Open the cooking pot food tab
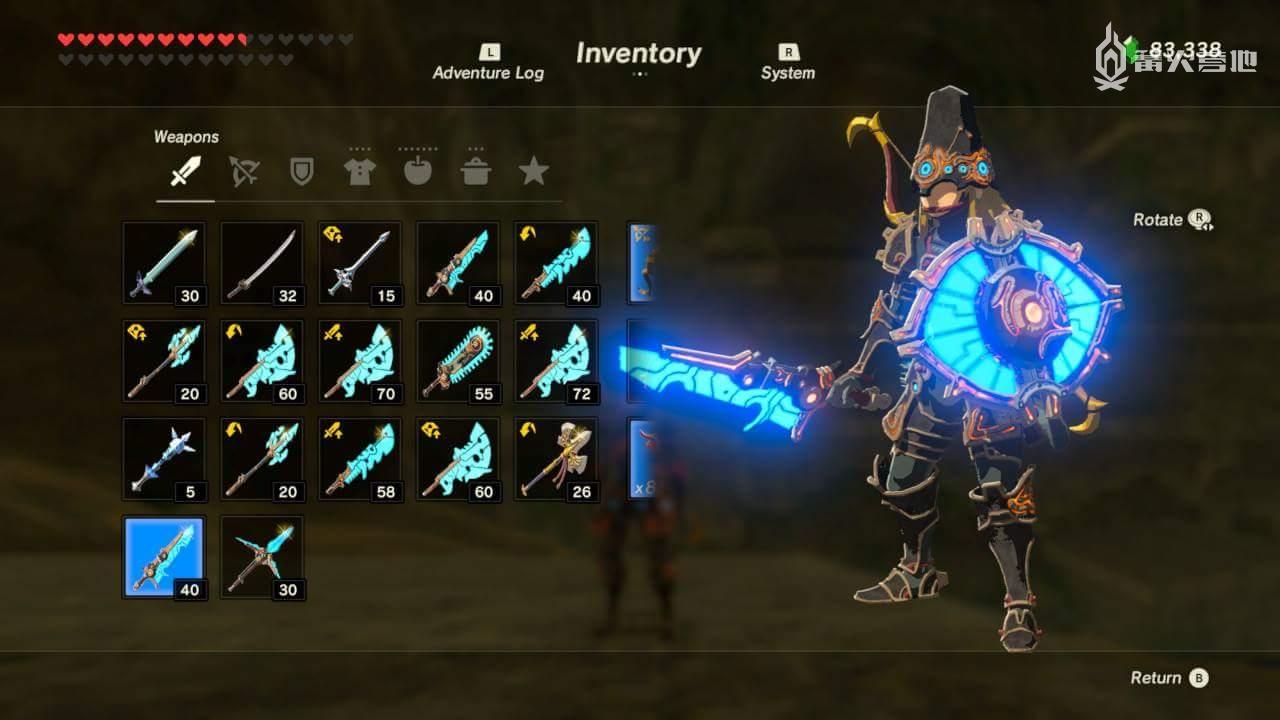 coord(476,172)
